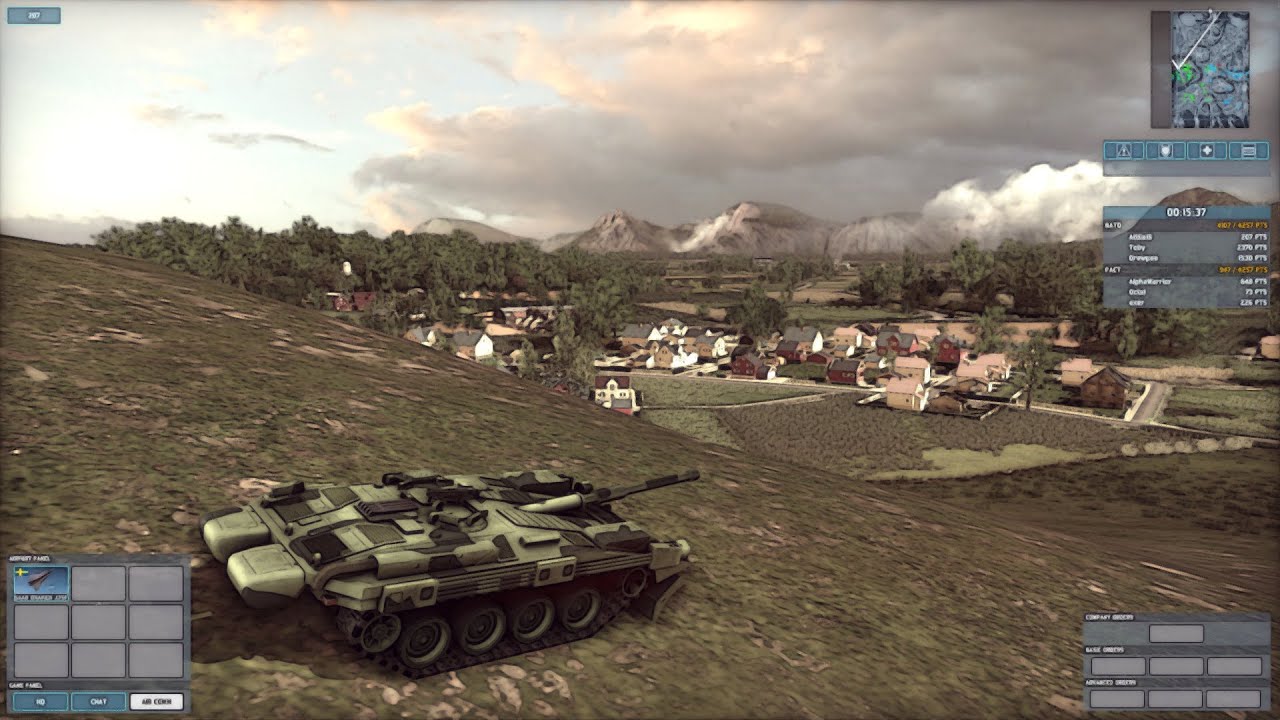Click the middle Advanced Orders button

click(1176, 699)
